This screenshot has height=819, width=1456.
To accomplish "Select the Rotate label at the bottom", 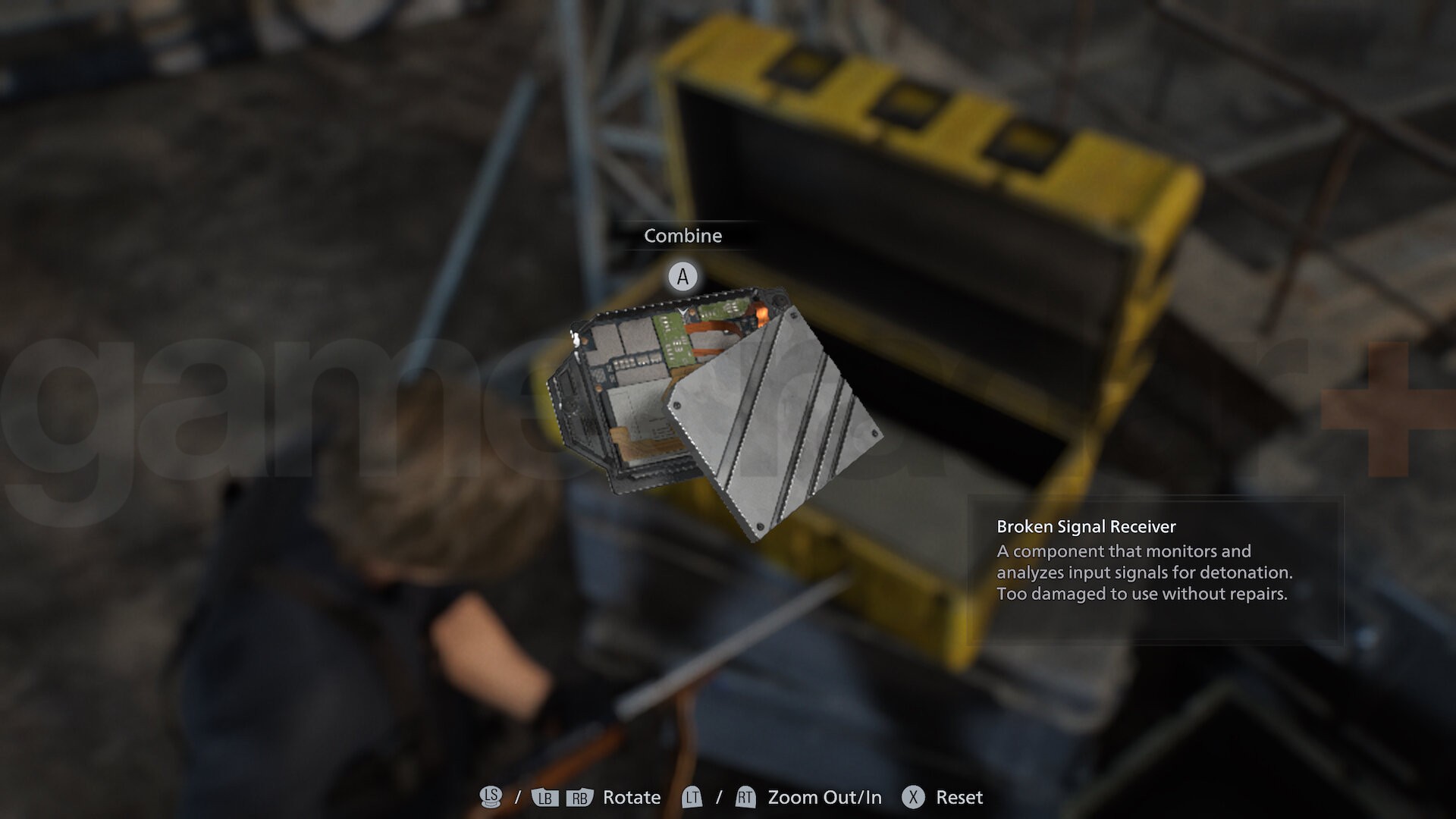I will click(x=630, y=798).
